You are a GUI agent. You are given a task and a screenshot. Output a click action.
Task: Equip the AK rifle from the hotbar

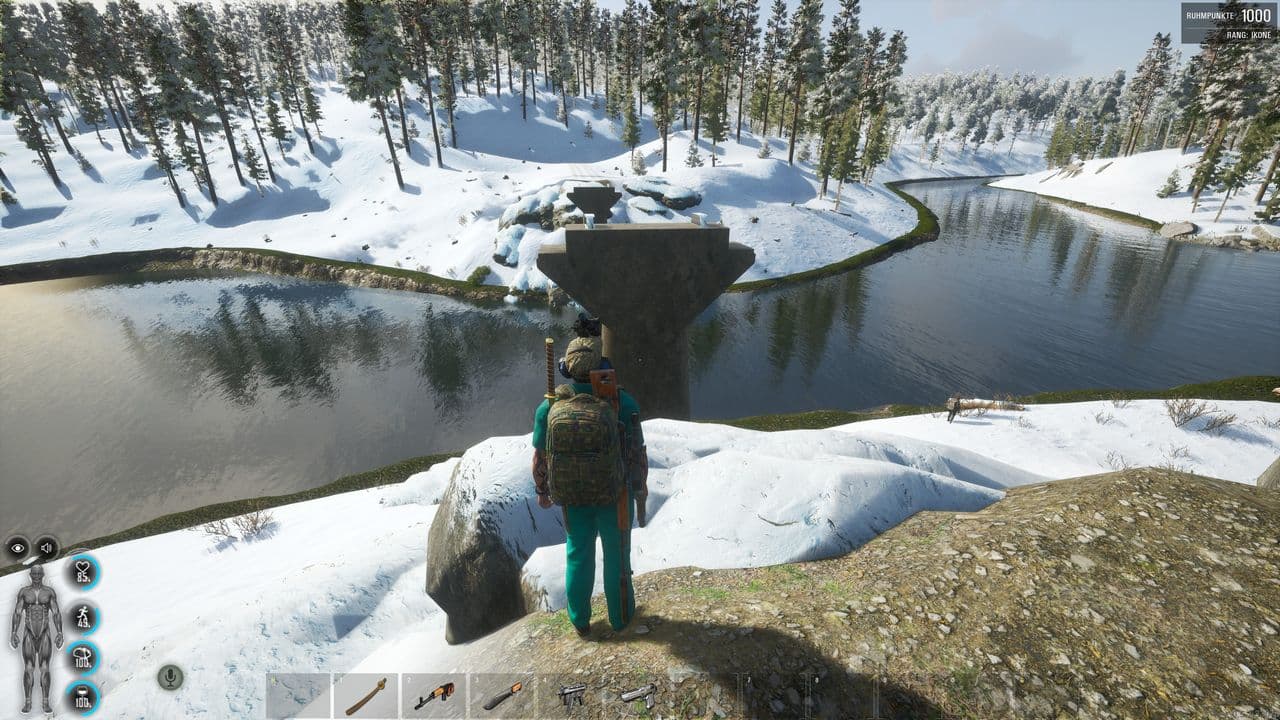click(x=434, y=695)
